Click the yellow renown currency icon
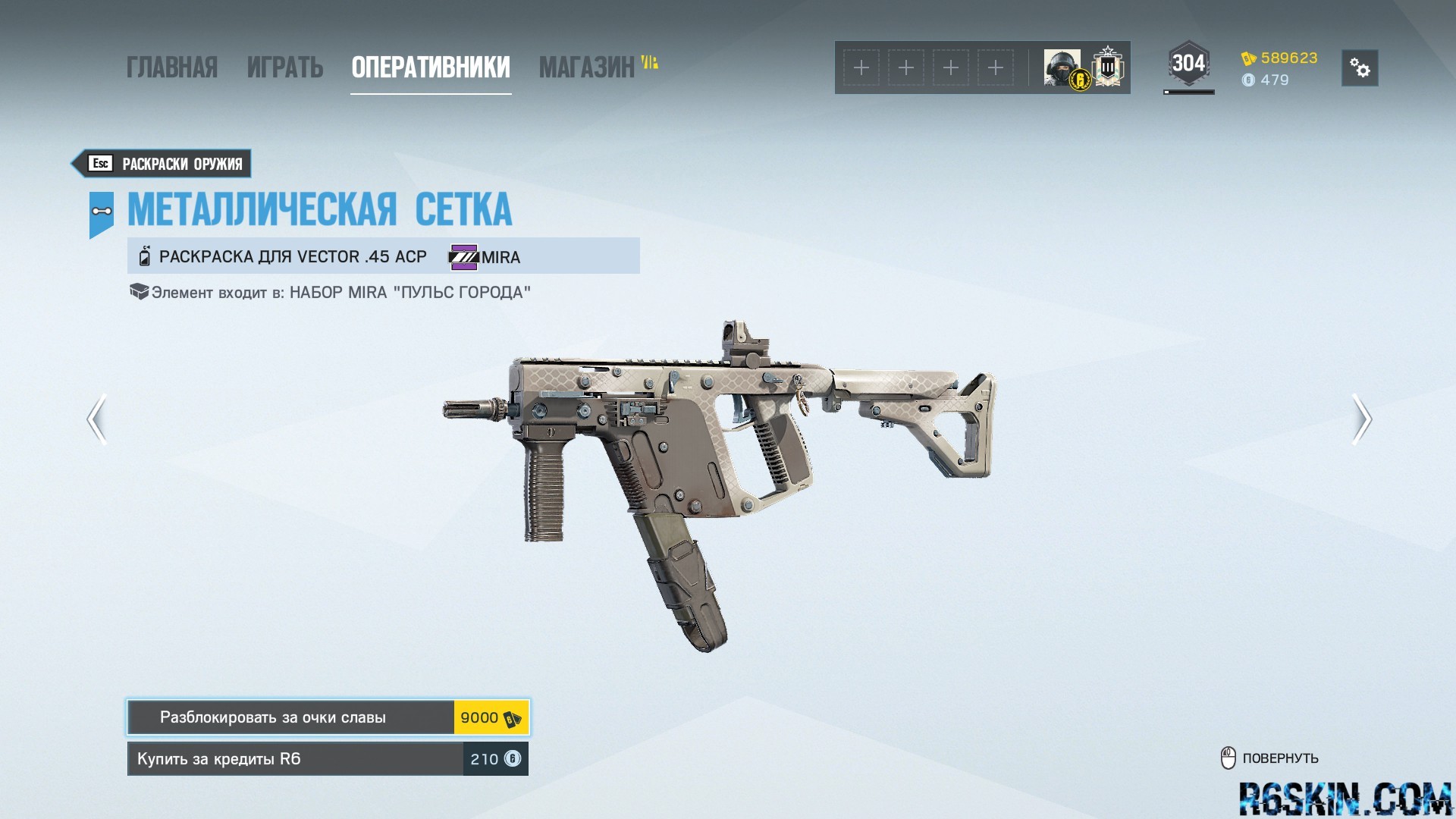 tap(1250, 57)
